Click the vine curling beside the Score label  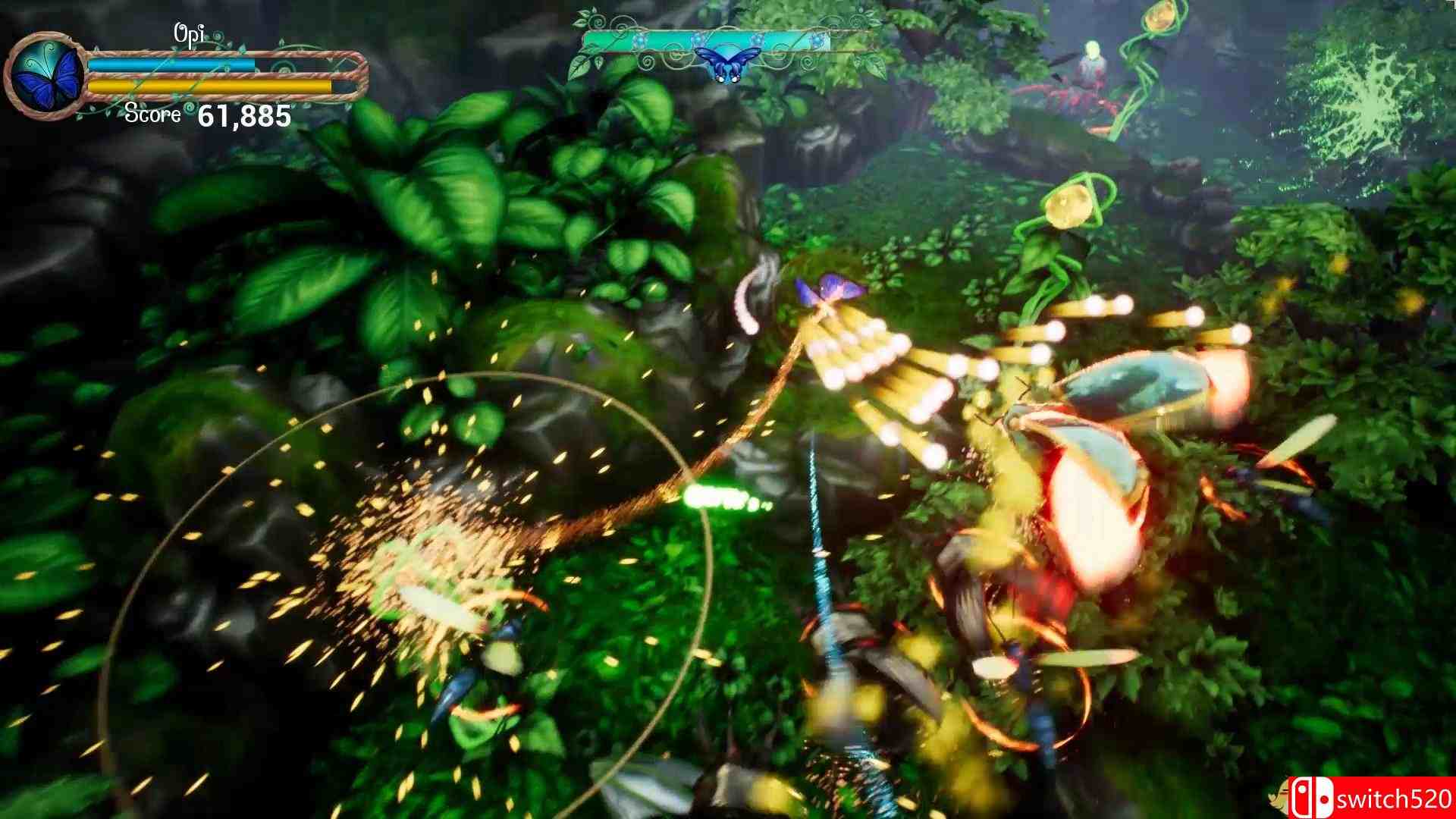point(188,108)
